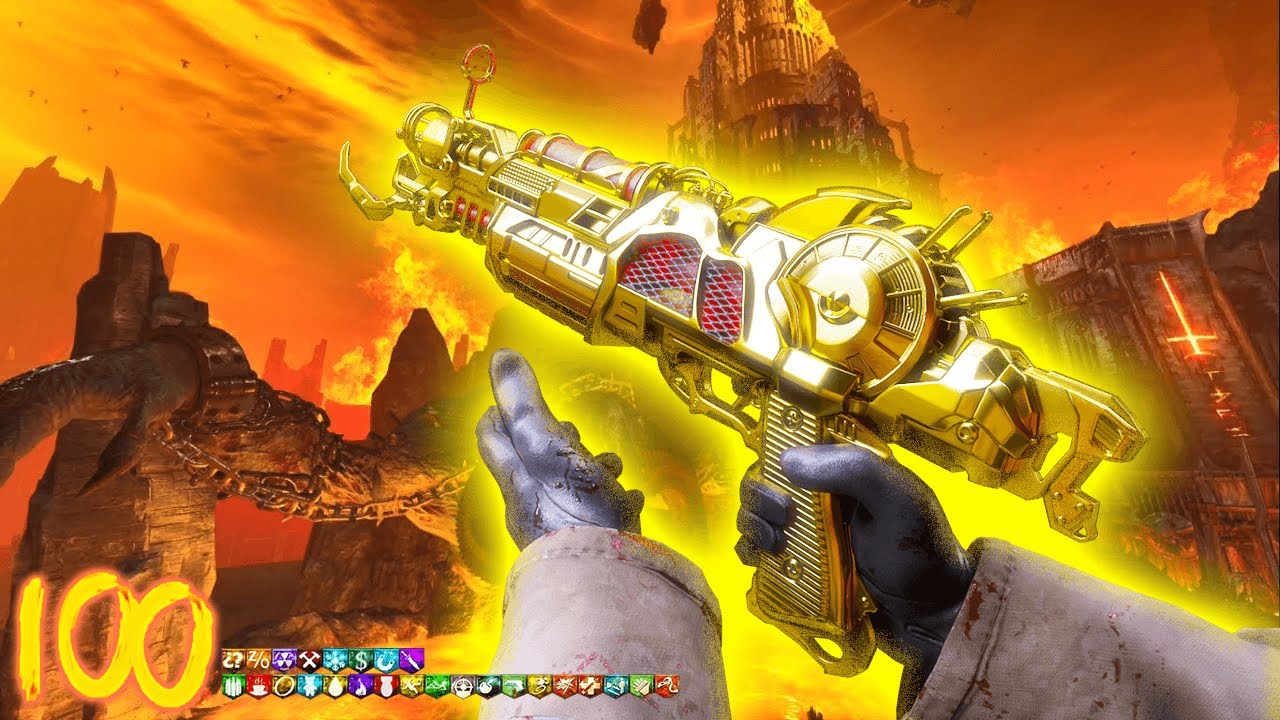Choose the purple dagger perk icon
Screen dimensions: 1280x720
[x=412, y=660]
